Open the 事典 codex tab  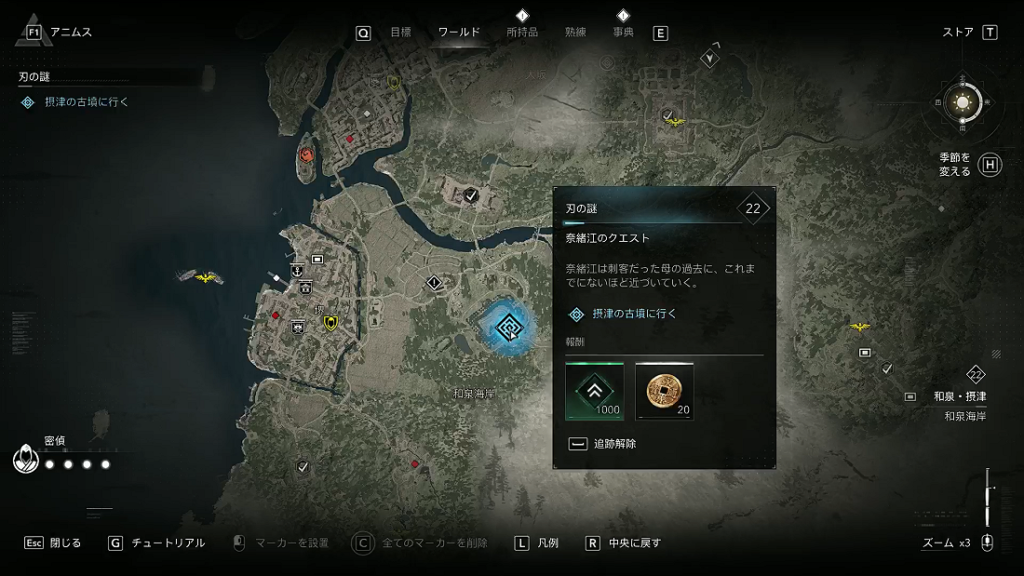(x=623, y=32)
